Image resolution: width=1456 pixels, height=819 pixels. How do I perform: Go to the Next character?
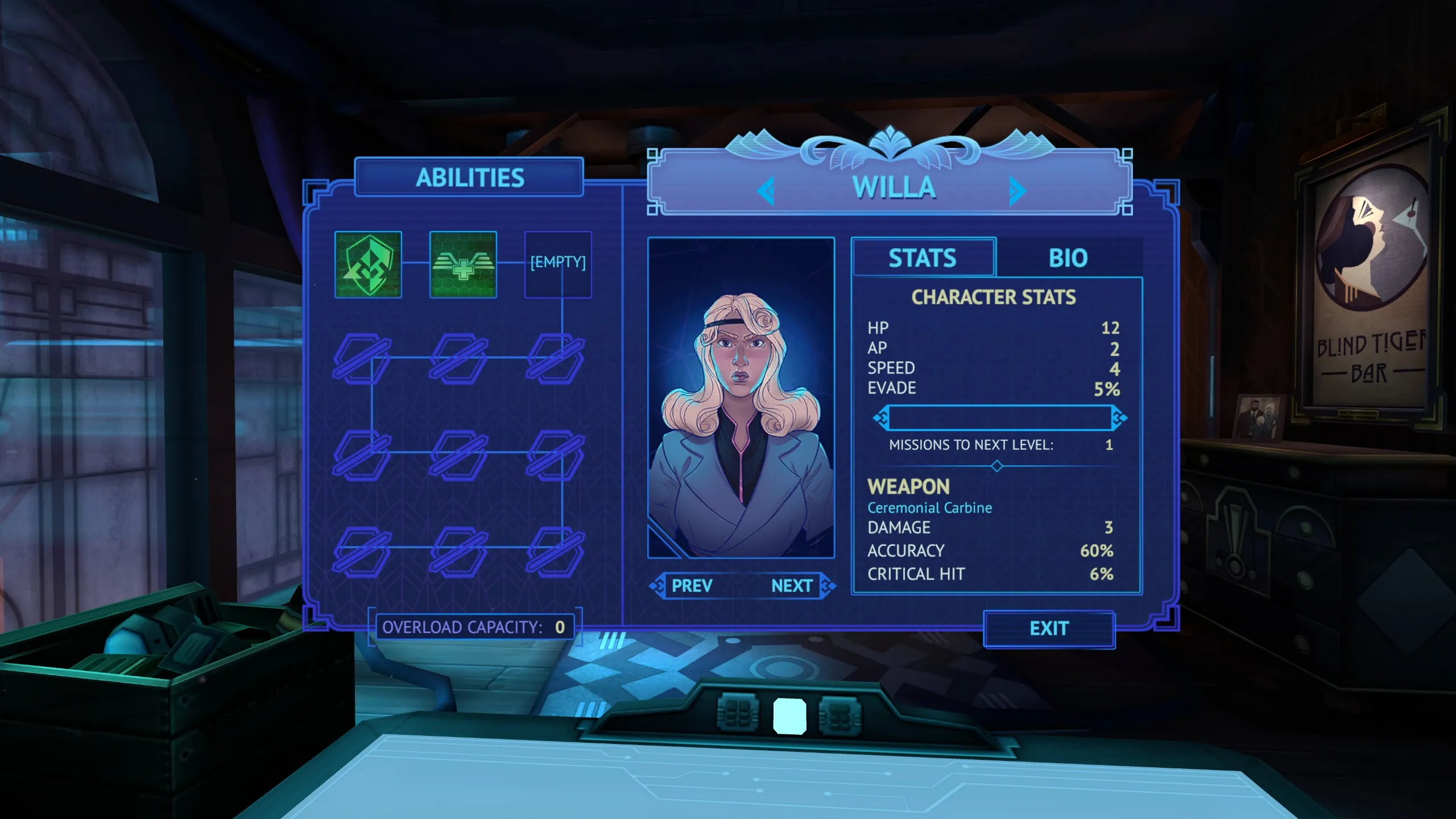pos(792,586)
